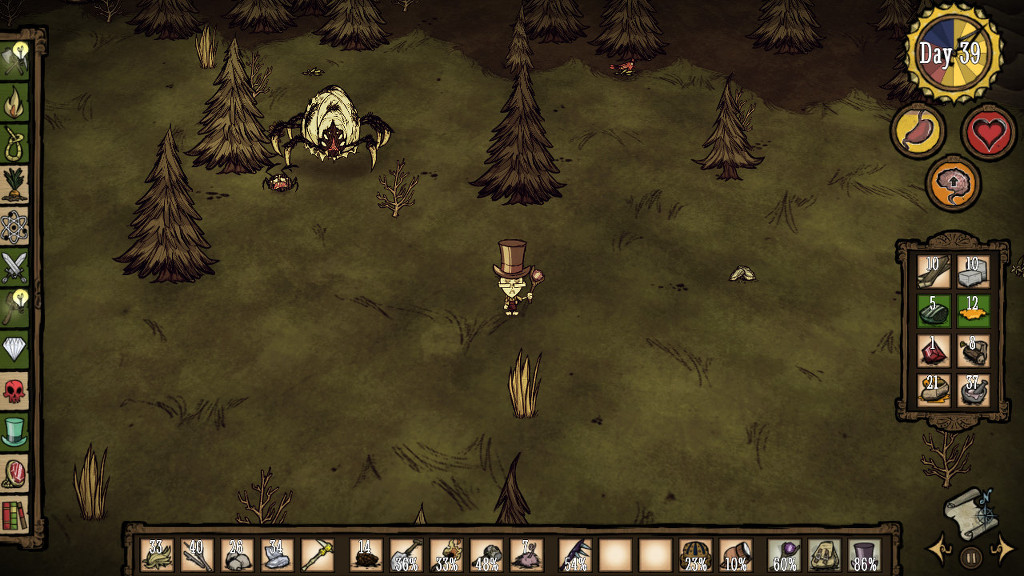Pick the golden walking cane from the hotbar
The height and width of the screenshot is (576, 1024).
click(x=317, y=555)
